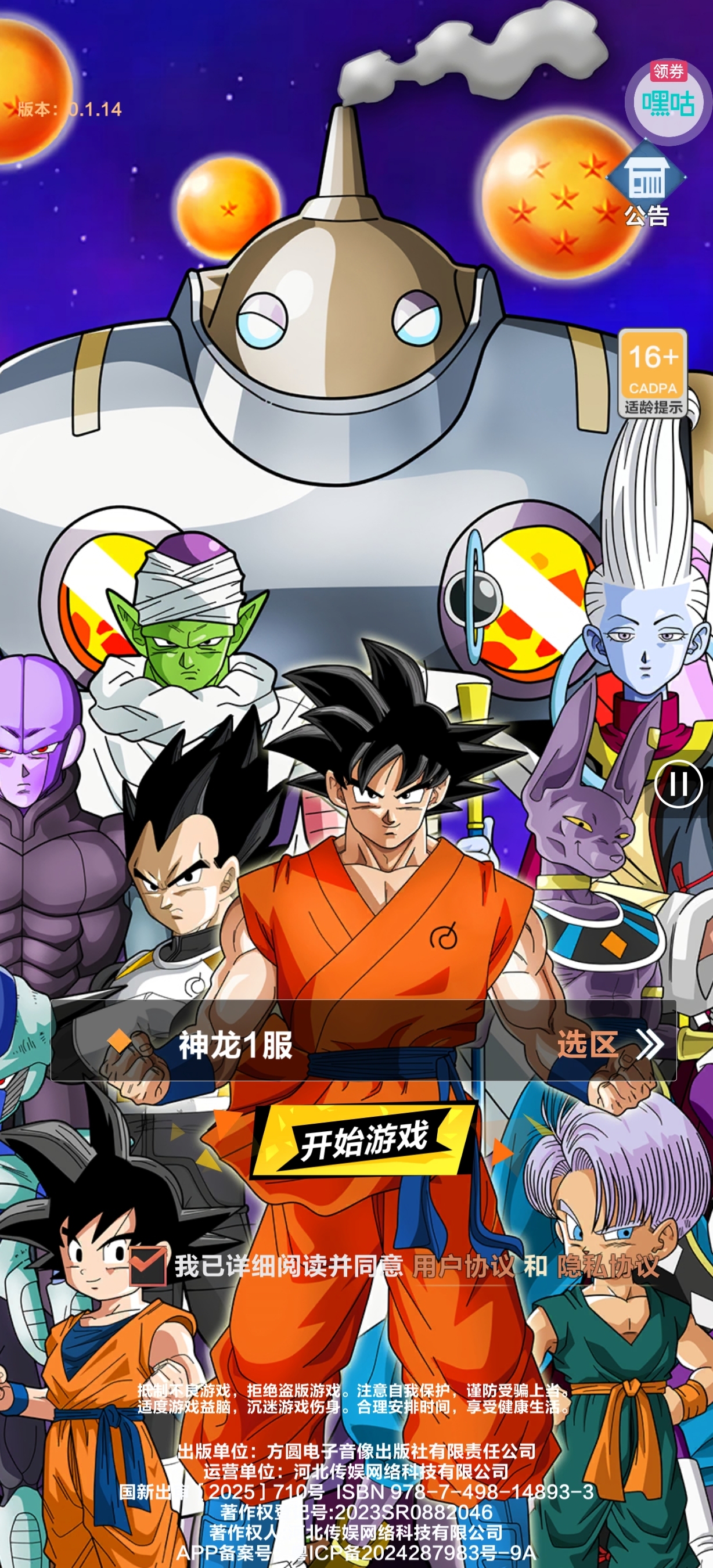Open the 隐私协议 privacy policy link

[x=608, y=1266]
